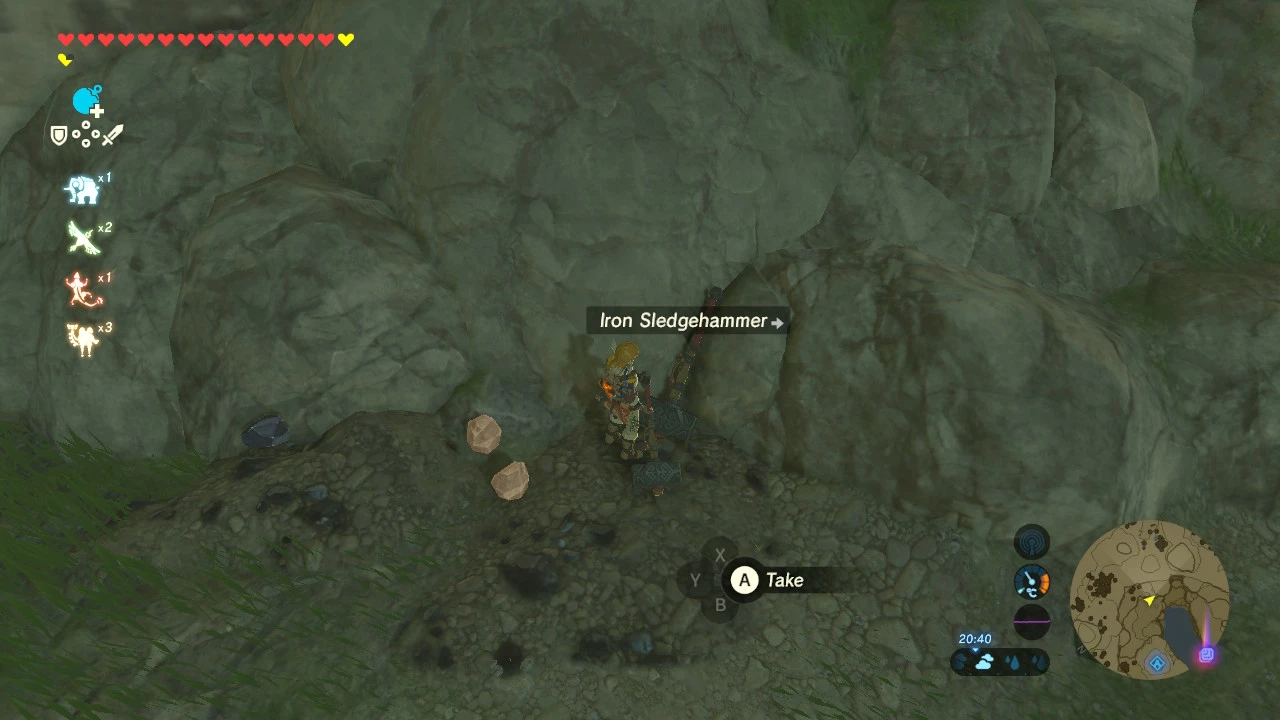Image resolution: width=1280 pixels, height=720 pixels.
Task: Select the Remote Bomb rune icon
Action: (87, 101)
